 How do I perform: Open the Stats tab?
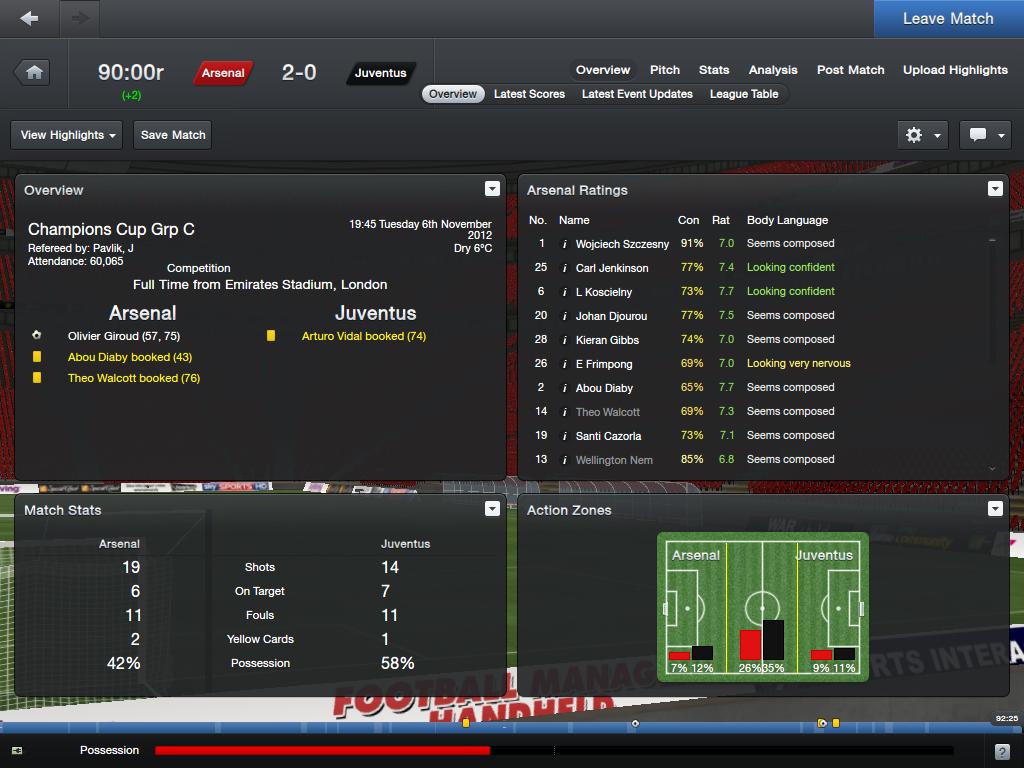tap(714, 70)
